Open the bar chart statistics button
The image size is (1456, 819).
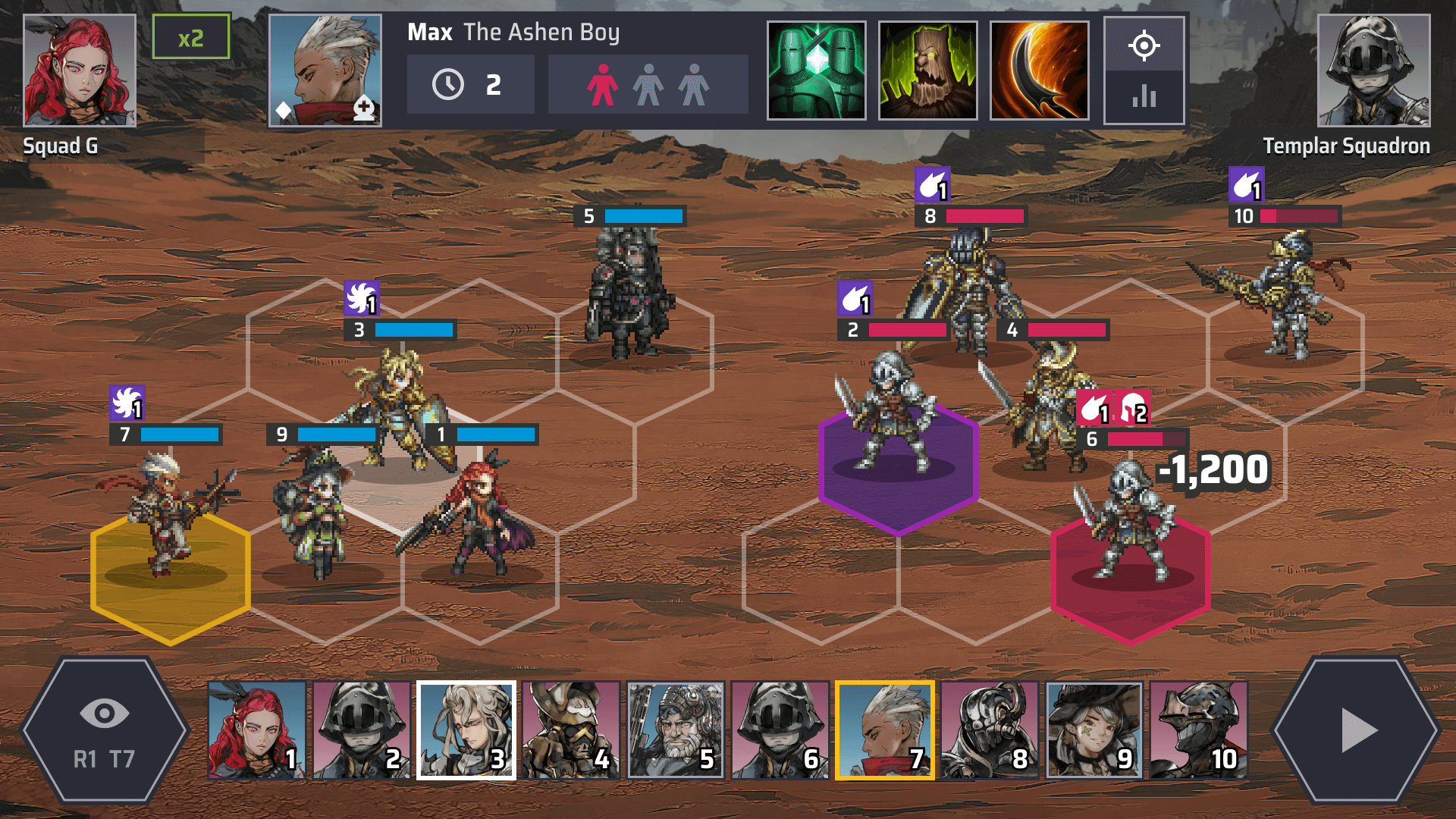click(1144, 96)
